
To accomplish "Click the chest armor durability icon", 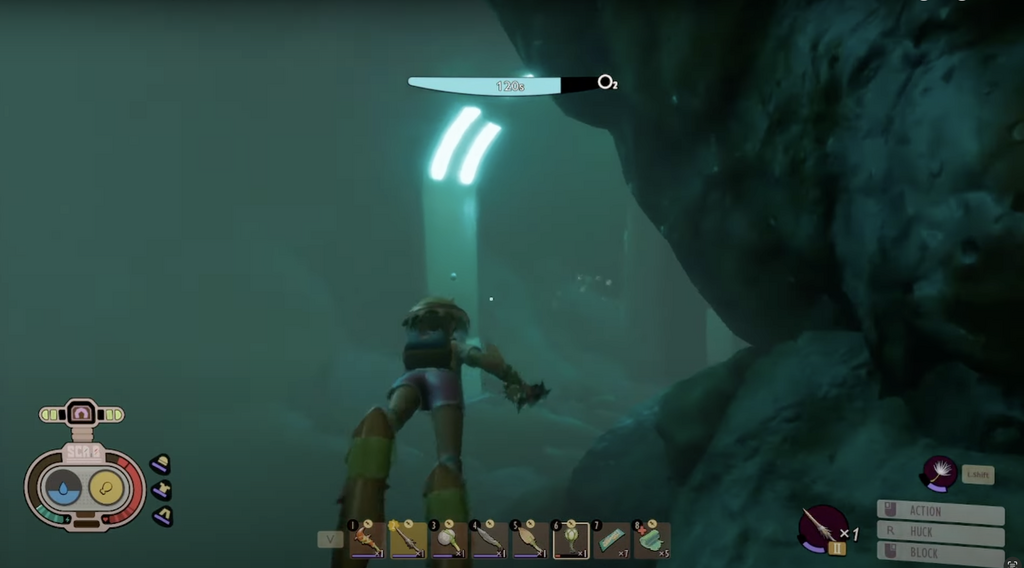I will (161, 490).
